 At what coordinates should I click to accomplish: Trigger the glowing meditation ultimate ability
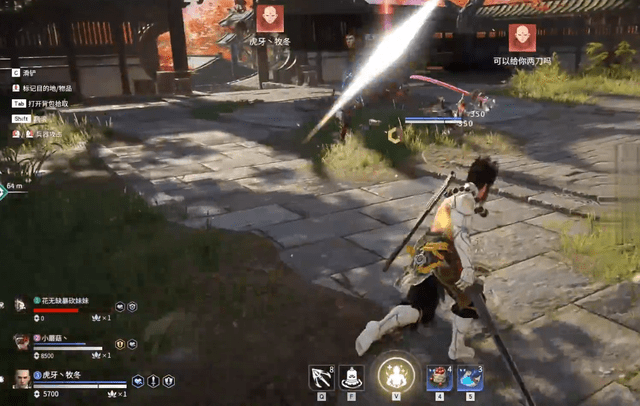(397, 376)
